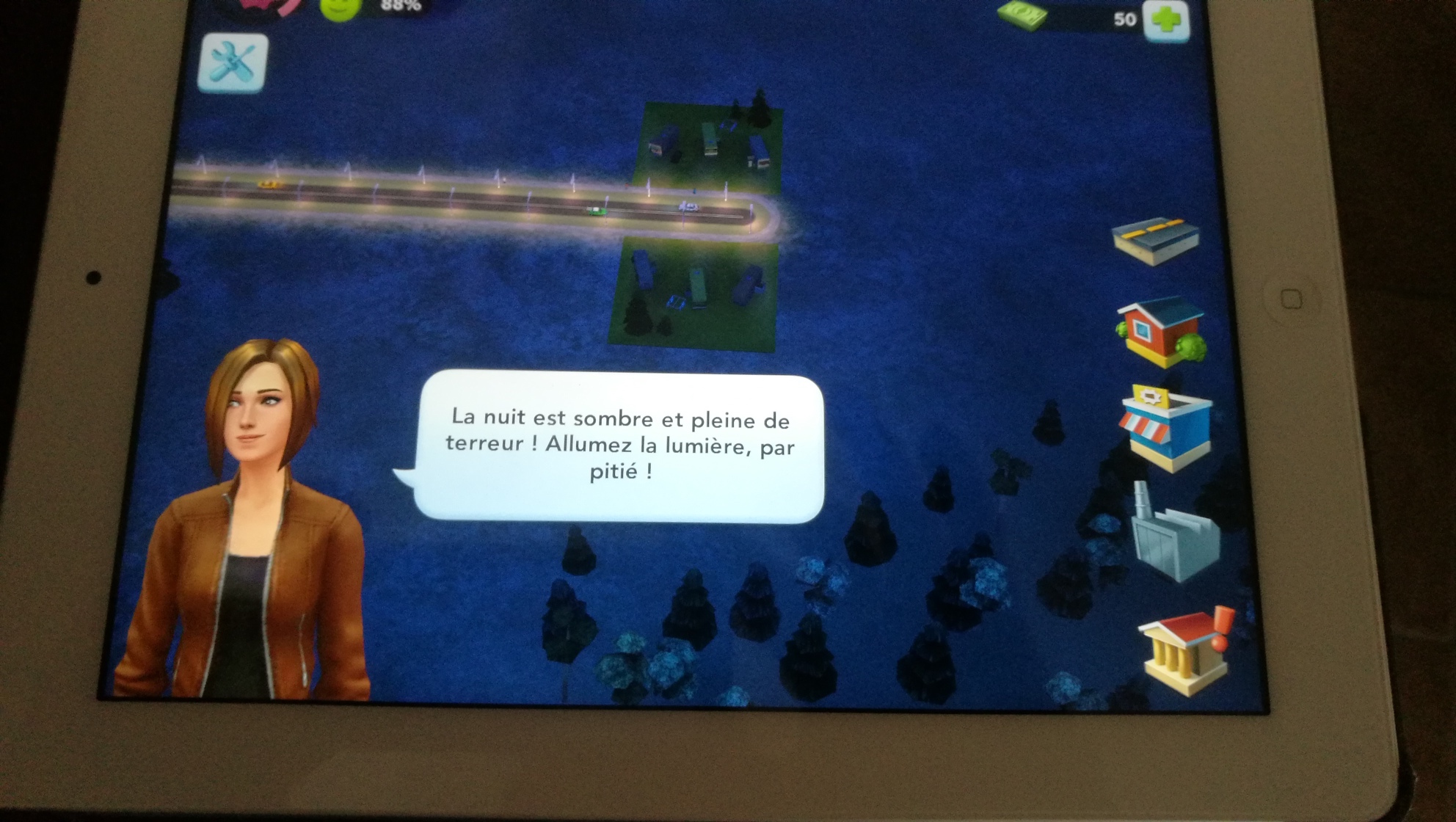Open the blue shop commercial buildings menu
Viewport: 1456px width, 822px height.
[x=1167, y=427]
